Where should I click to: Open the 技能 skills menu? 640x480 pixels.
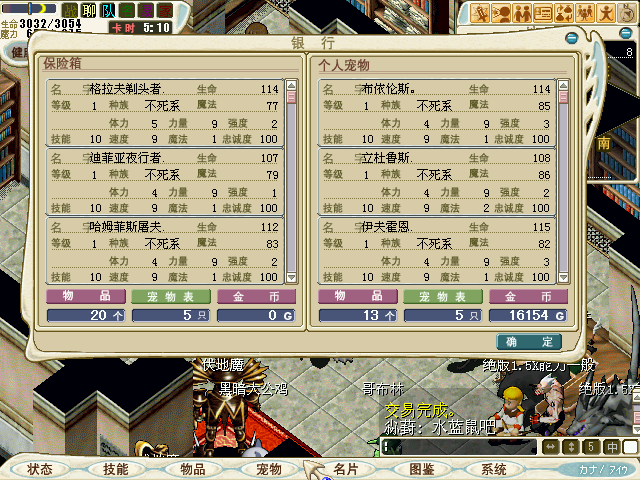tap(115, 469)
